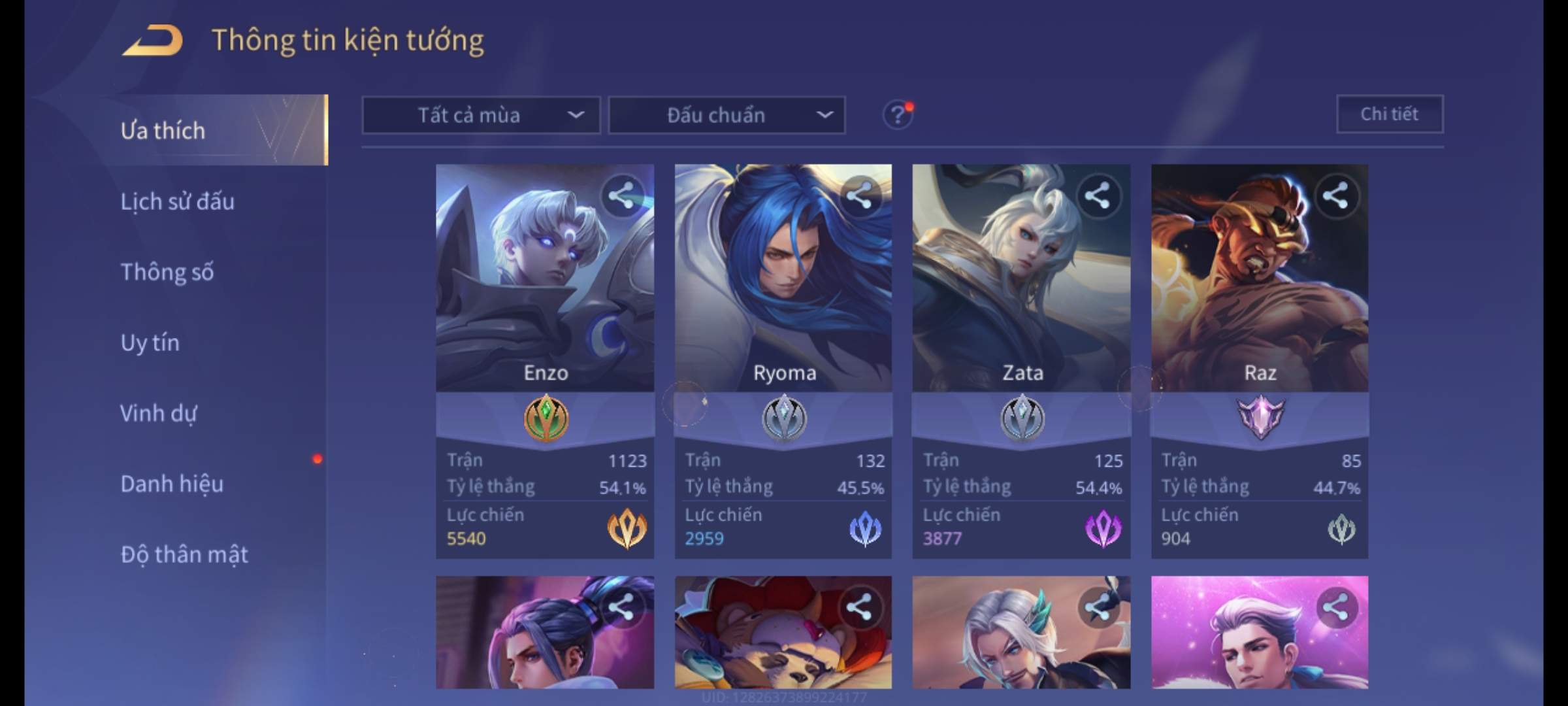Select the Uy tín tab

[150, 343]
